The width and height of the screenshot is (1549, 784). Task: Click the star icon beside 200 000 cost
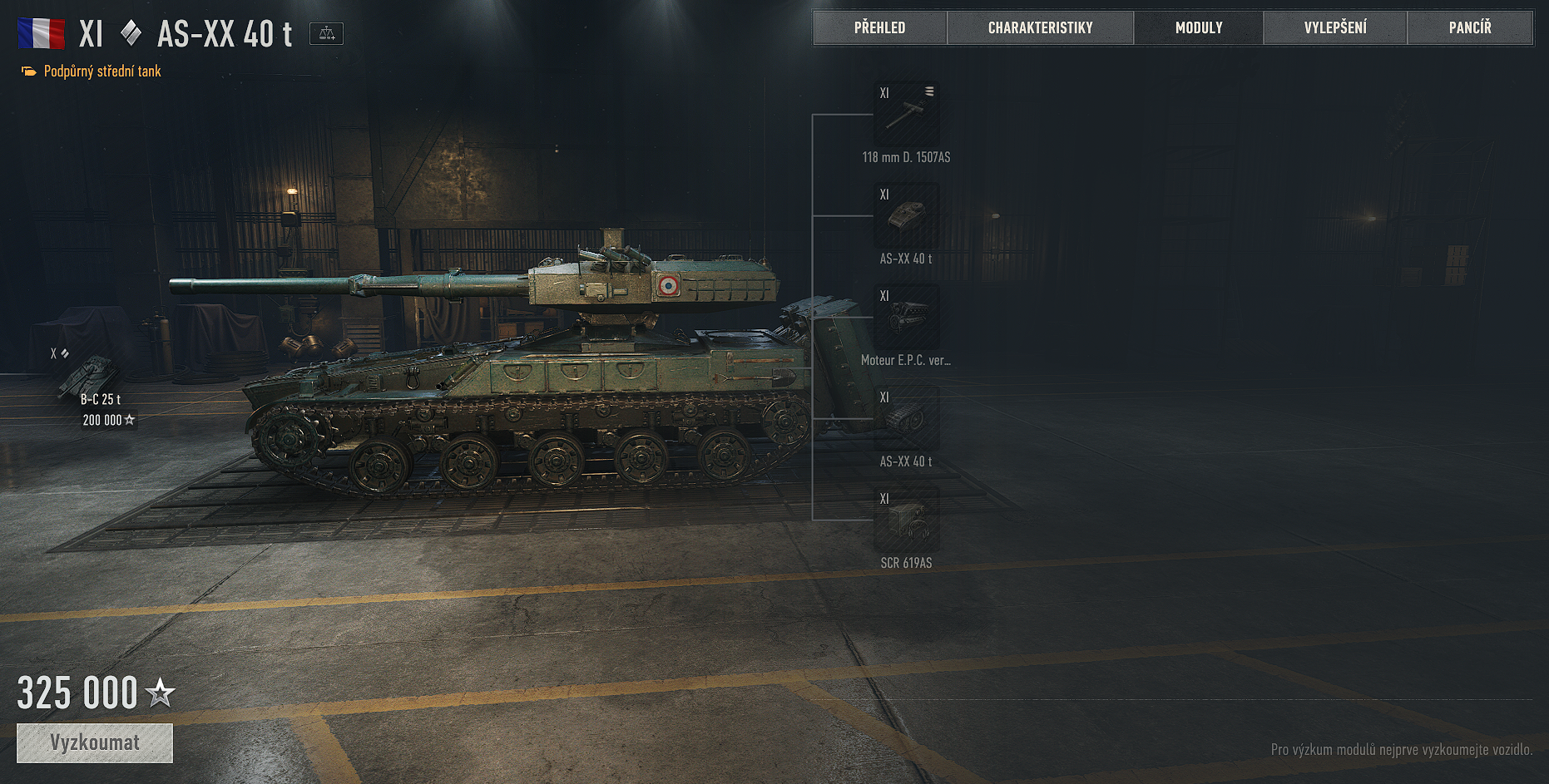[131, 420]
